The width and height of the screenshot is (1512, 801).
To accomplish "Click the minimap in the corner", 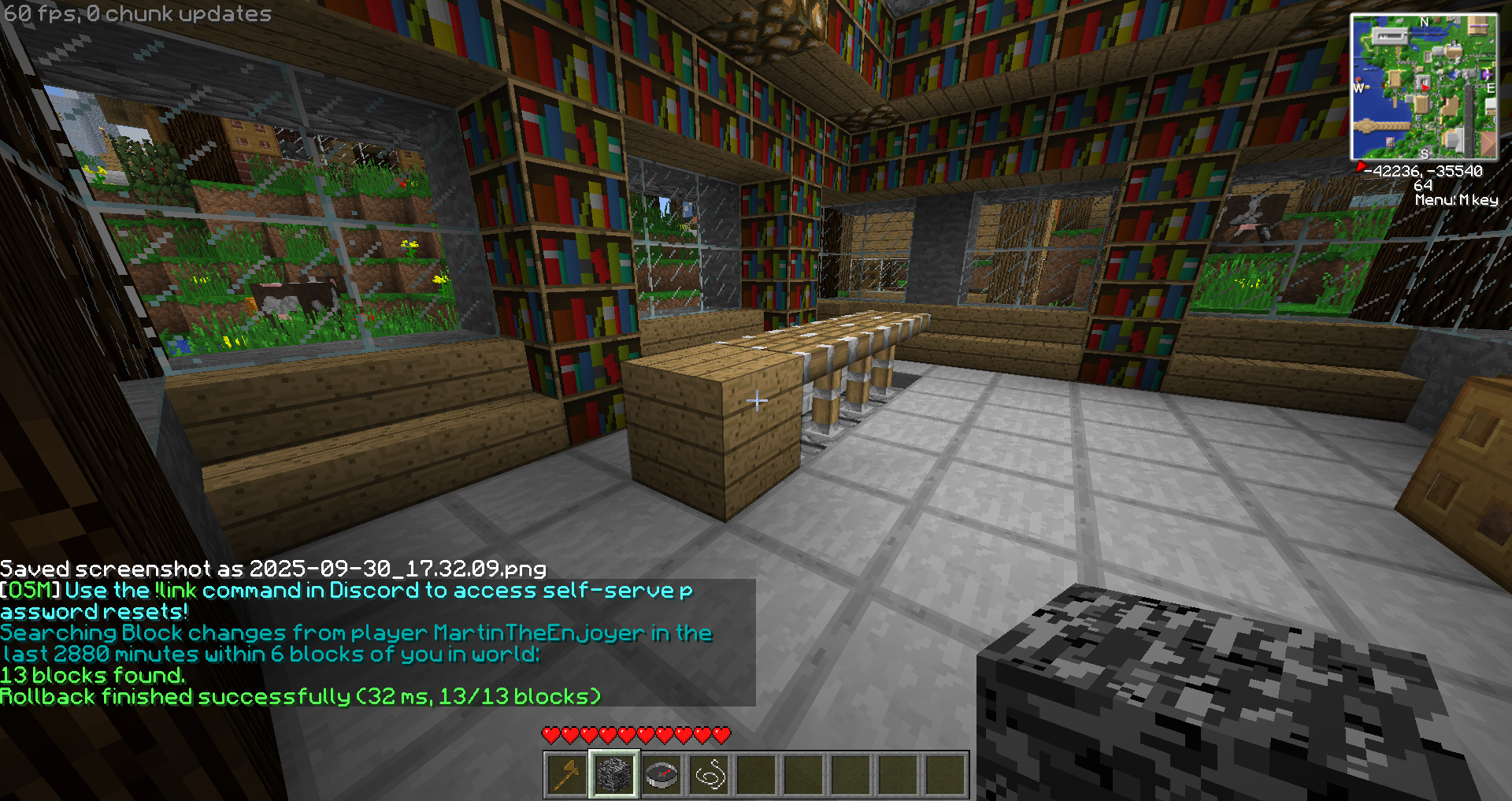I will click(1424, 87).
